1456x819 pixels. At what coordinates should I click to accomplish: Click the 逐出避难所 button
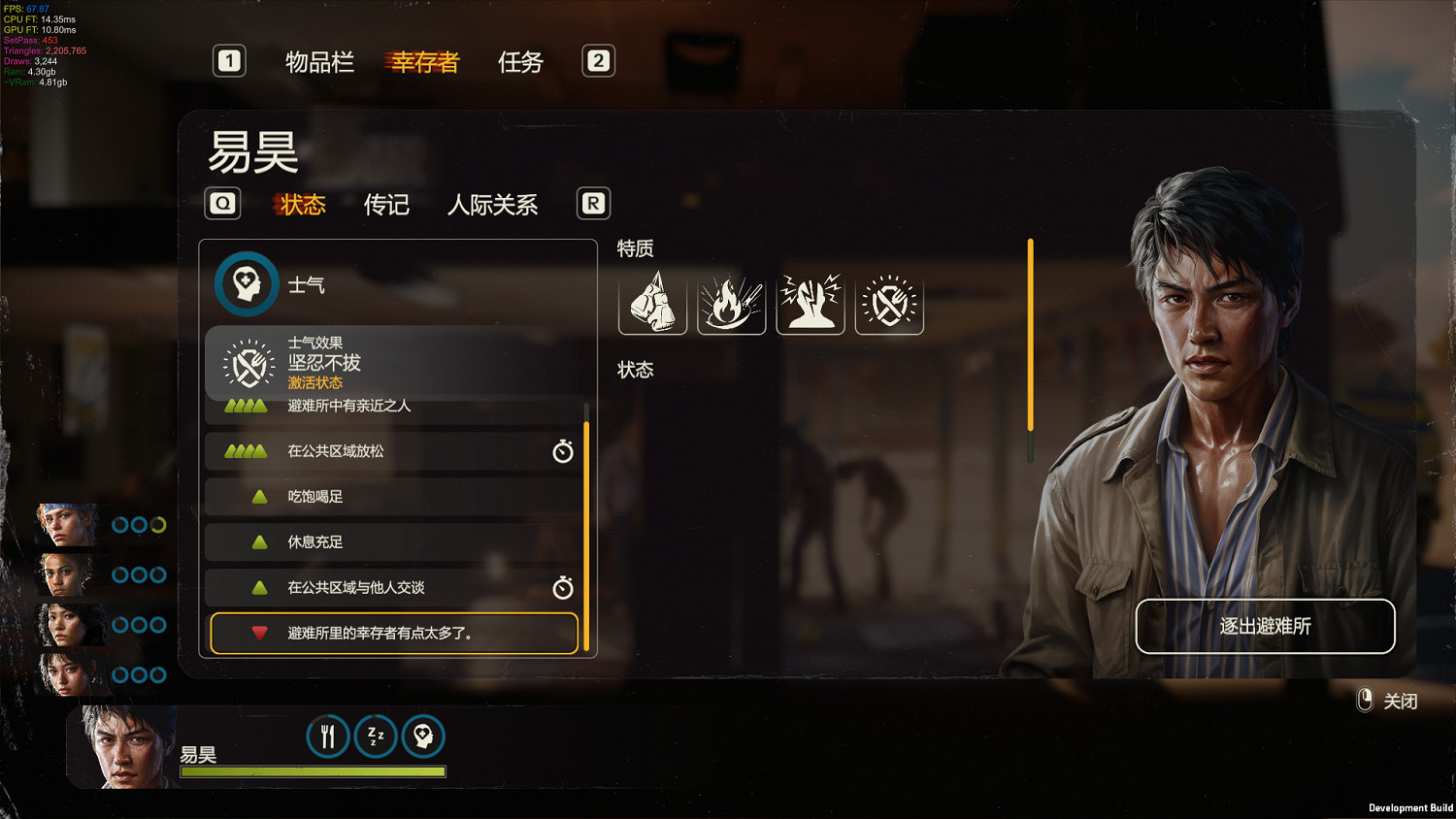pos(1265,627)
